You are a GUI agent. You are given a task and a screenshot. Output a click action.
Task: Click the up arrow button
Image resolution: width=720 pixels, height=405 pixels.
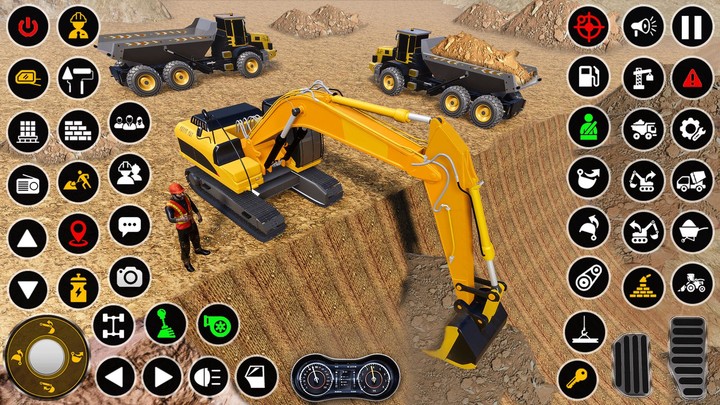pyautogui.click(x=28, y=238)
